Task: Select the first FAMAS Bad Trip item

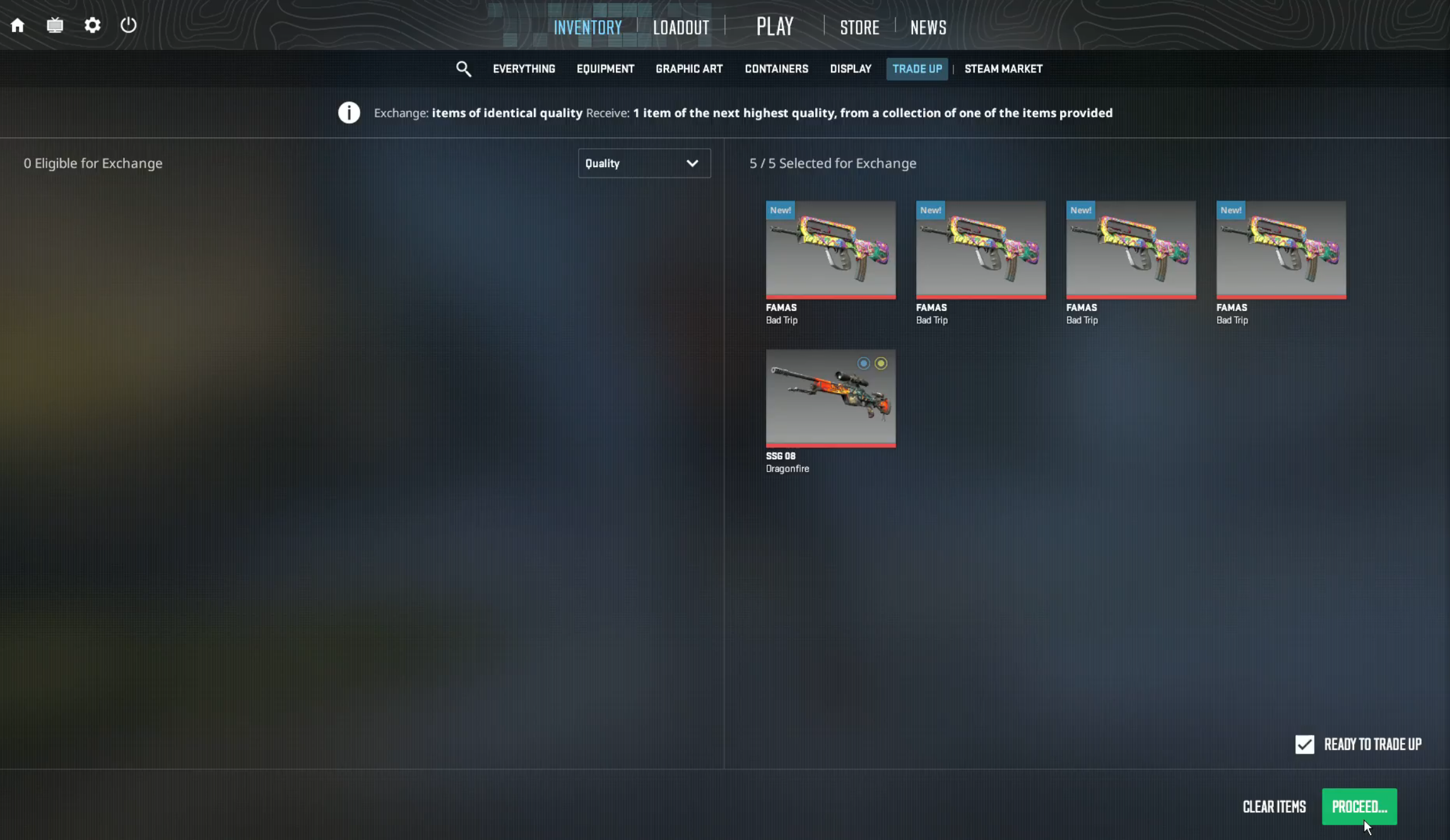Action: click(829, 250)
